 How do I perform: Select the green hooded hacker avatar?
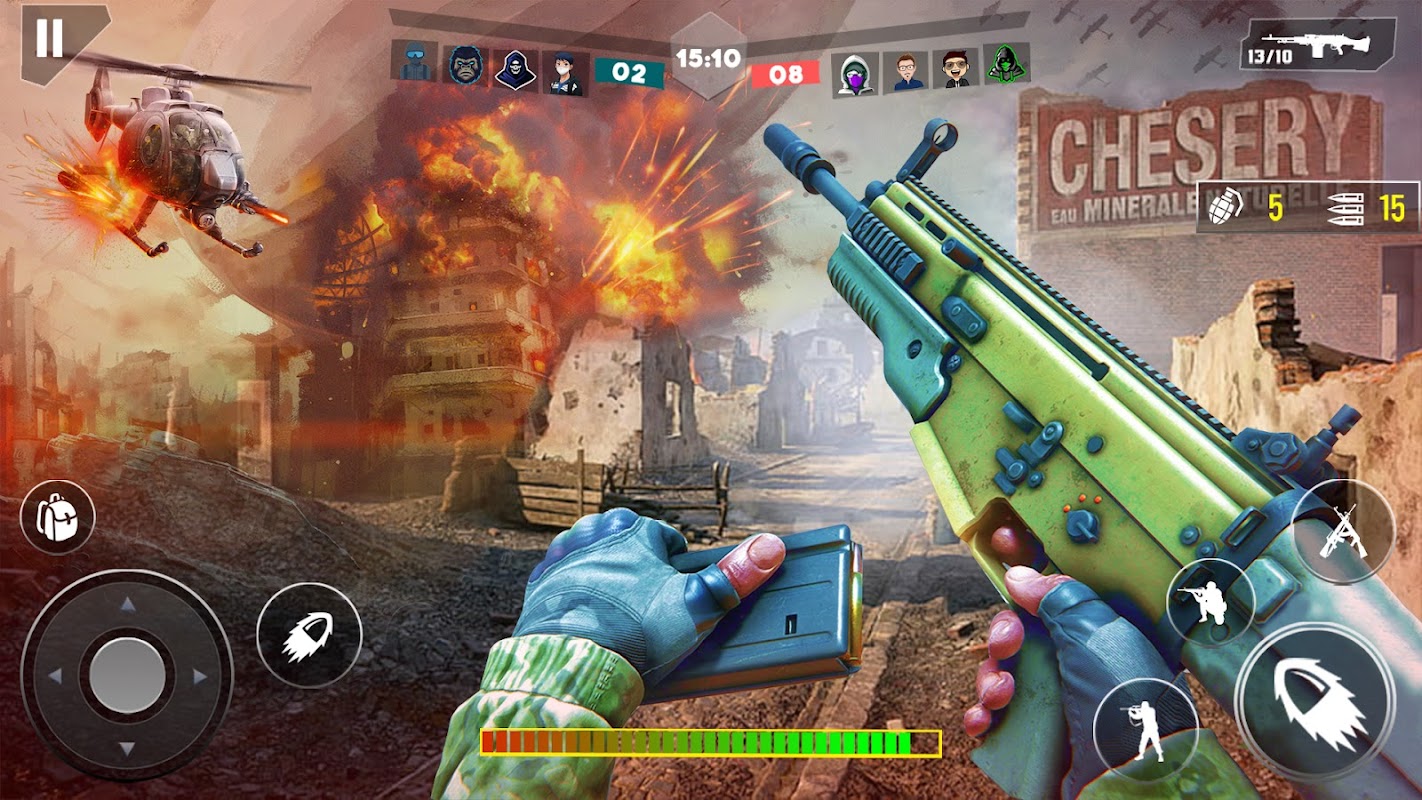pyautogui.click(x=1005, y=65)
